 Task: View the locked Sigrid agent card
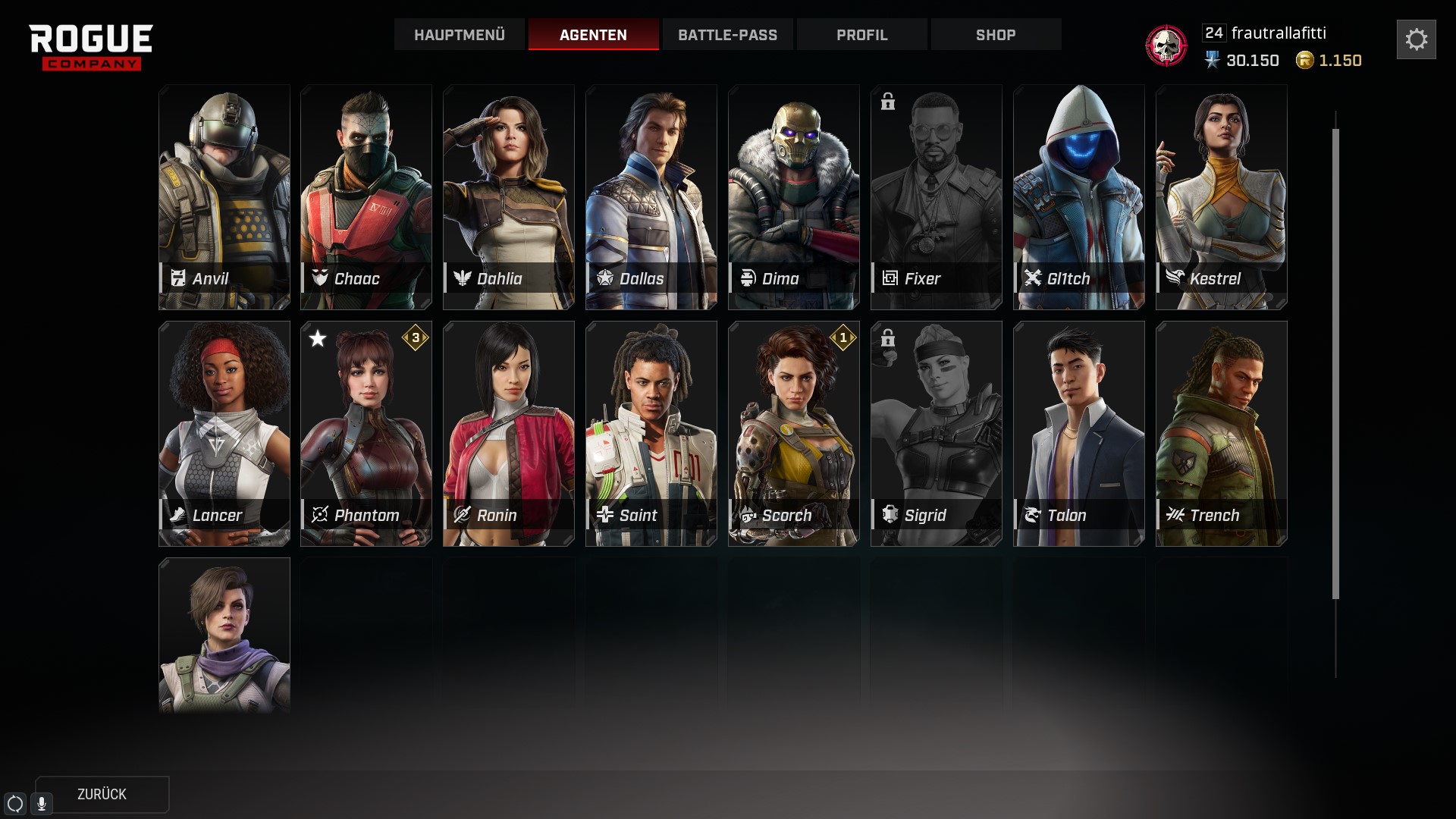click(x=937, y=433)
